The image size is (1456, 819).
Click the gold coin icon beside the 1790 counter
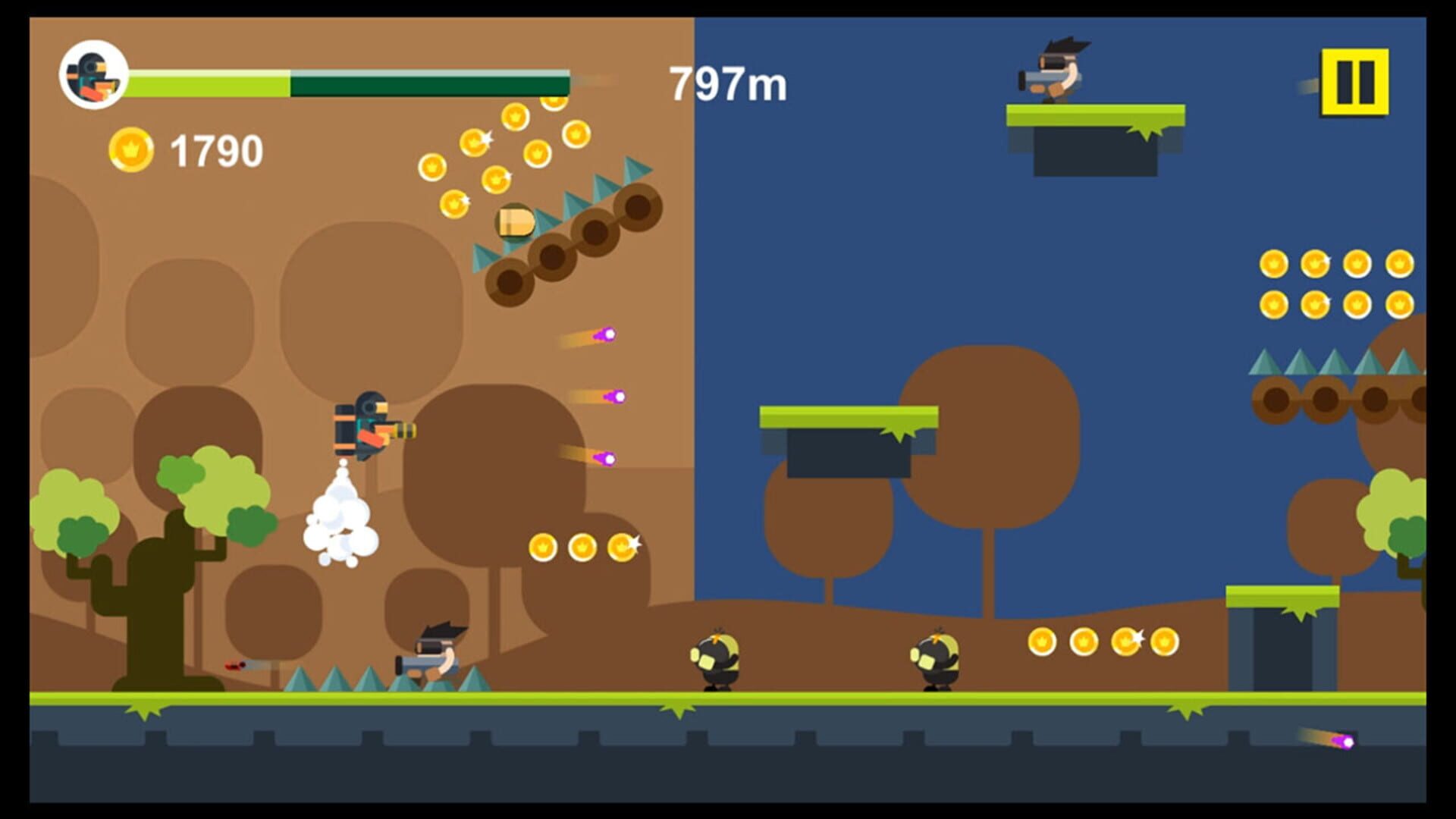pyautogui.click(x=133, y=147)
